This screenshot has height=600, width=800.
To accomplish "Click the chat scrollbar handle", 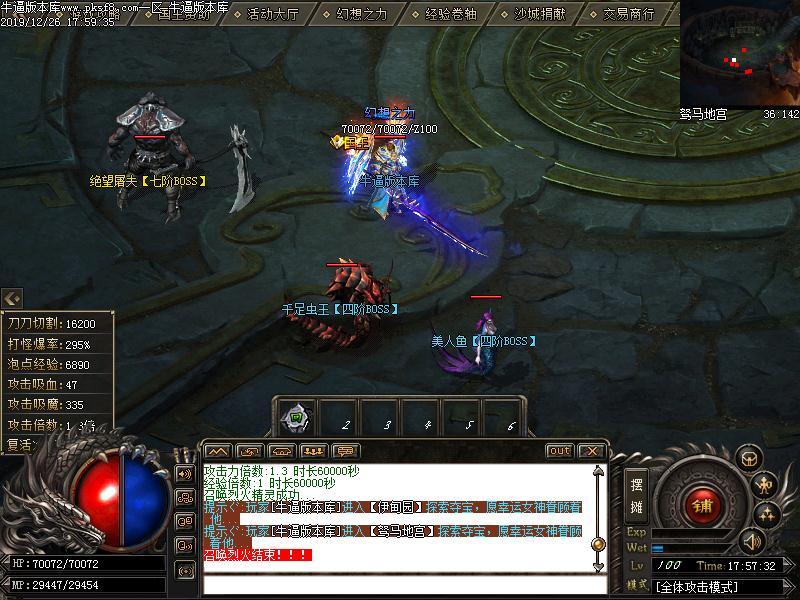I will [598, 544].
